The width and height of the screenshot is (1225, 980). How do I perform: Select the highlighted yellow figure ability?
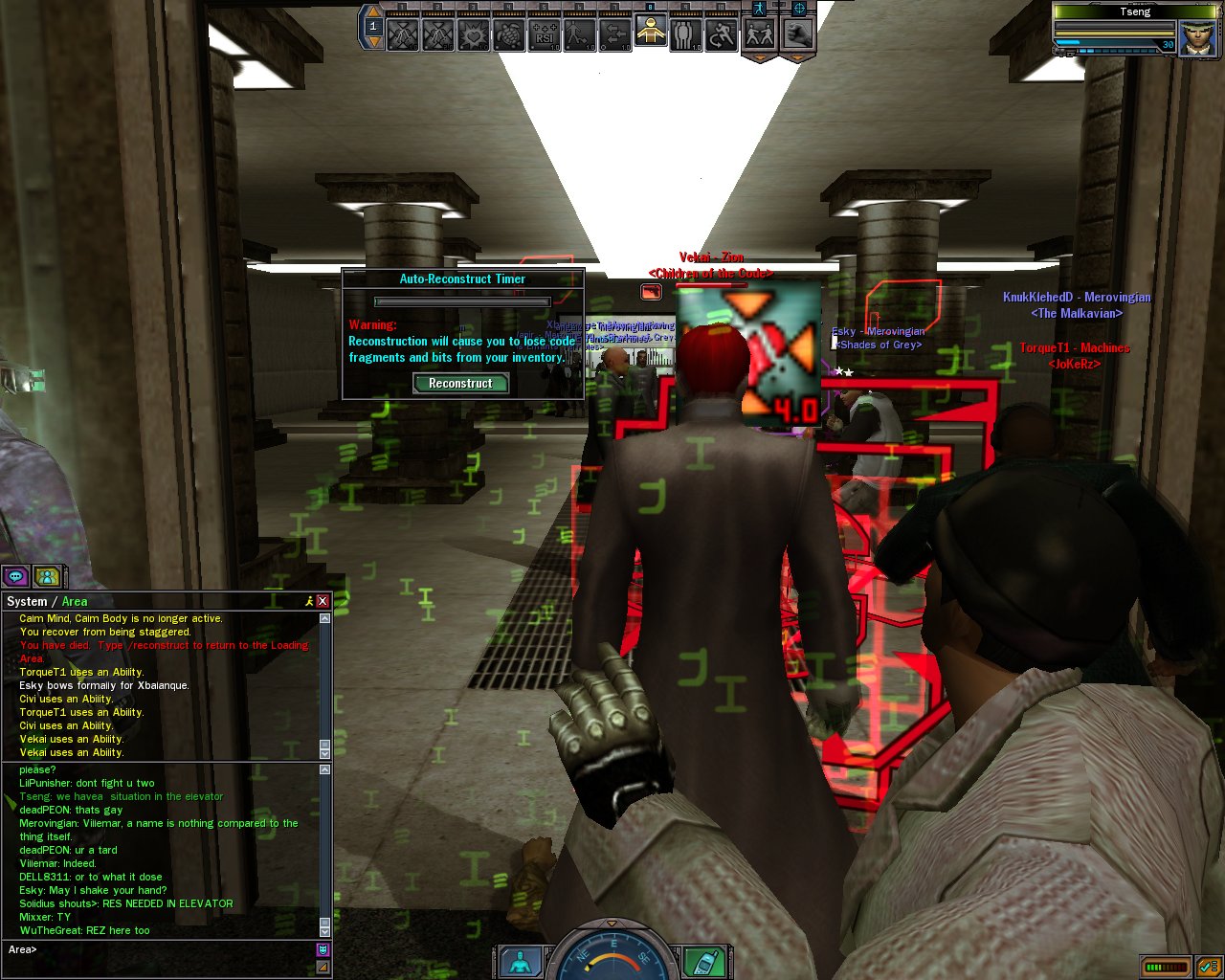click(651, 33)
